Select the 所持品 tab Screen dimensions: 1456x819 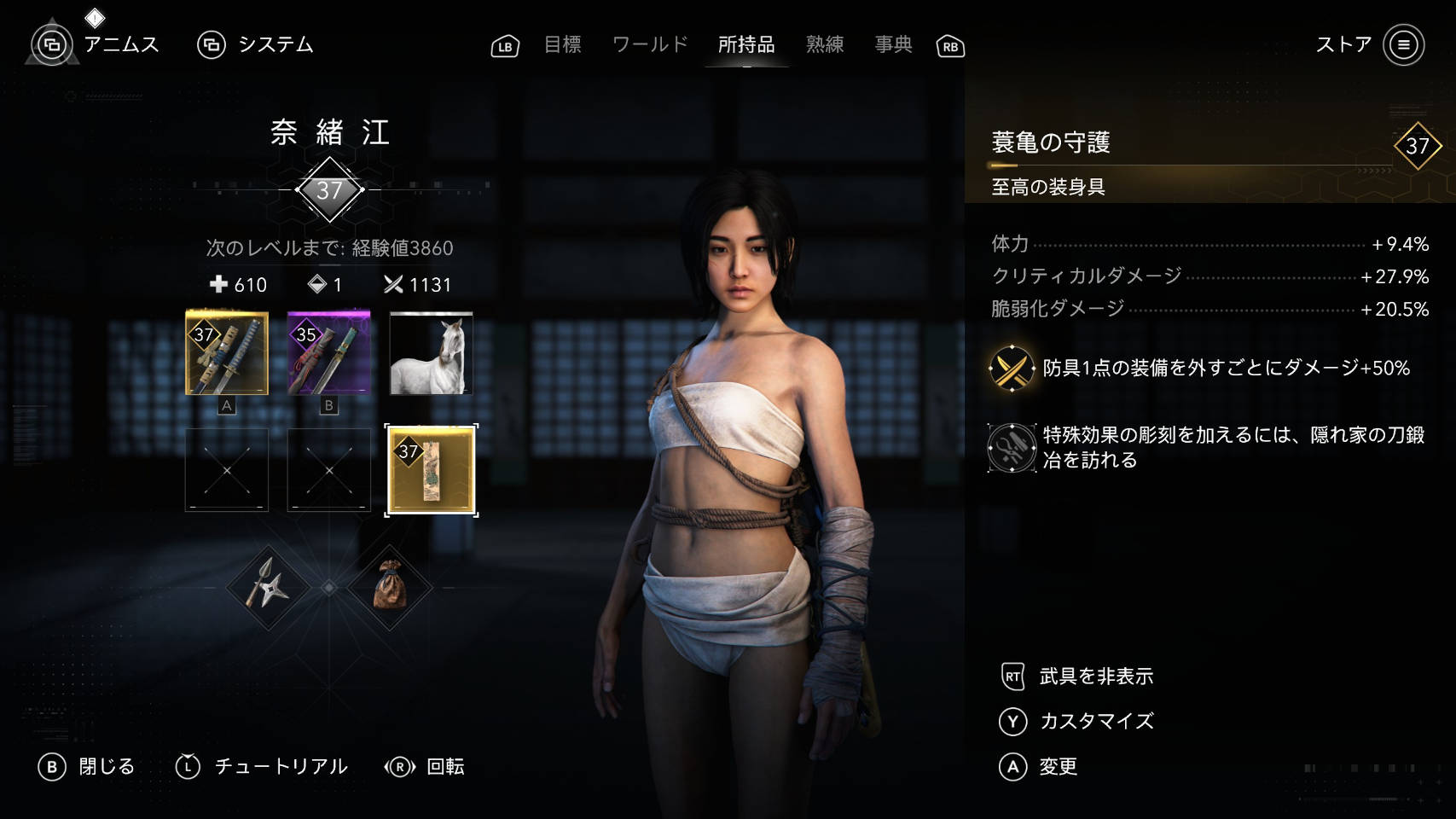[x=745, y=44]
